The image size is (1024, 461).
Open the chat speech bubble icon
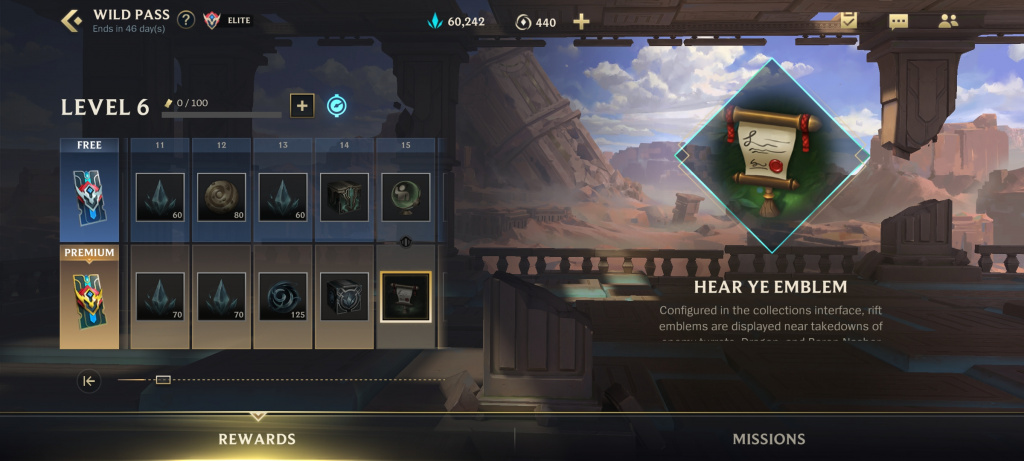click(898, 20)
